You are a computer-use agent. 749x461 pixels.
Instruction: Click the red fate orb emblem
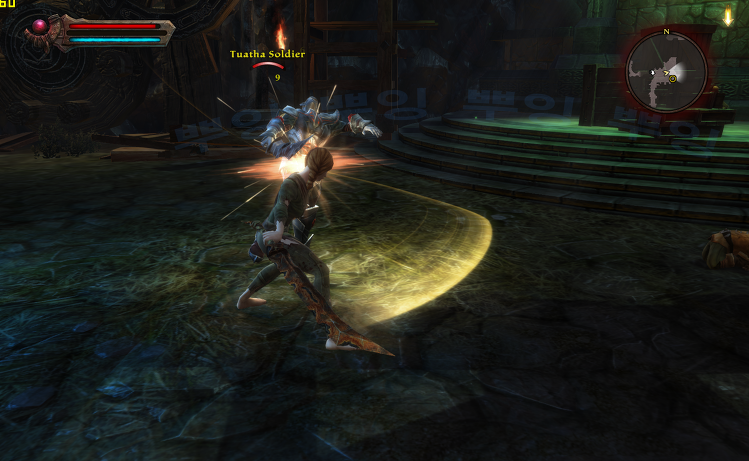click(40, 28)
